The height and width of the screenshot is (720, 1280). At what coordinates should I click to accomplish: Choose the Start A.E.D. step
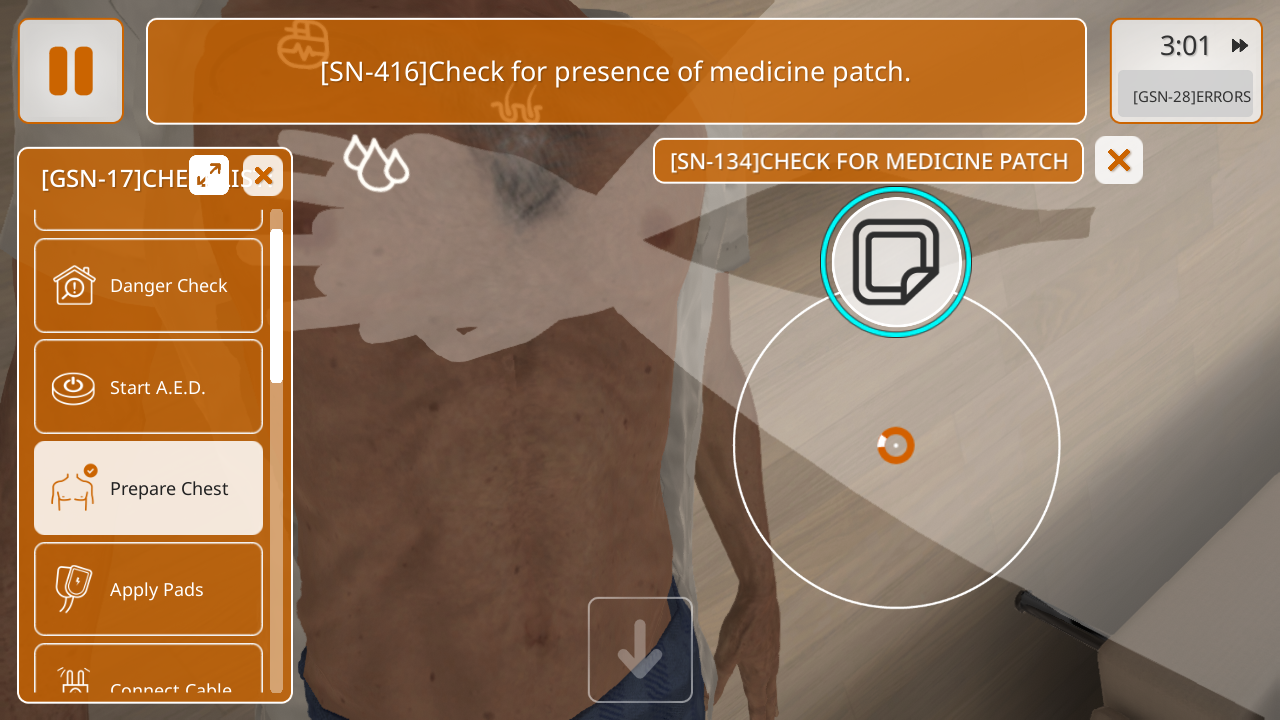pos(149,387)
